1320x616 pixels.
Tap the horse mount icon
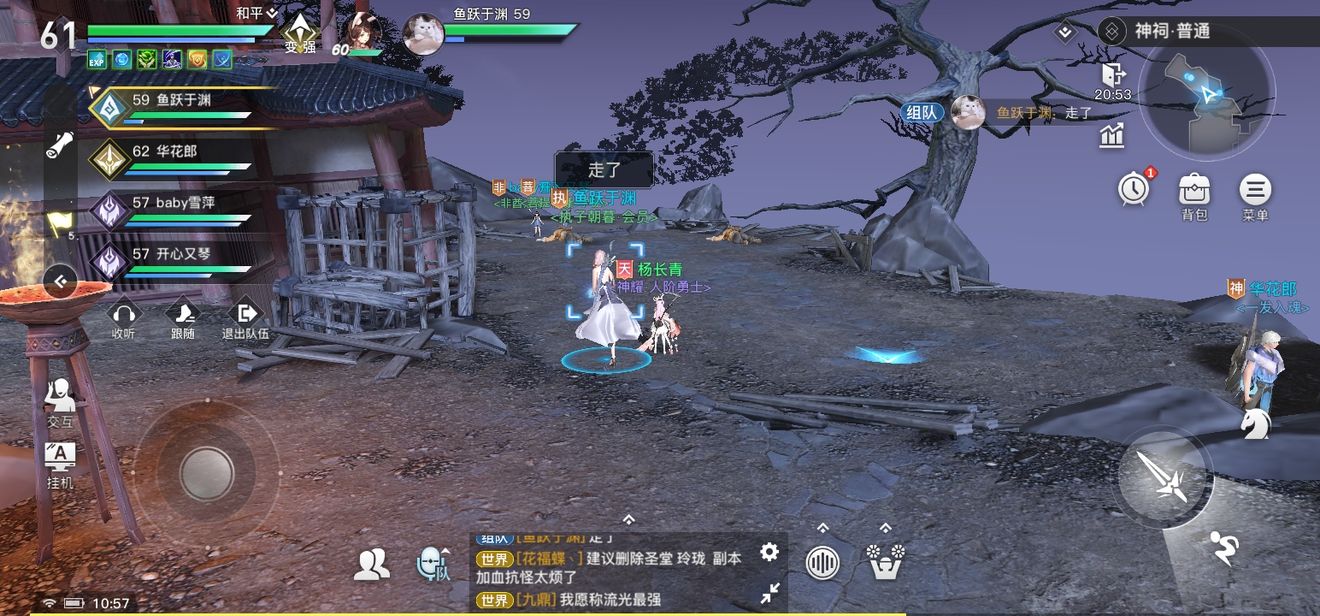1255,424
